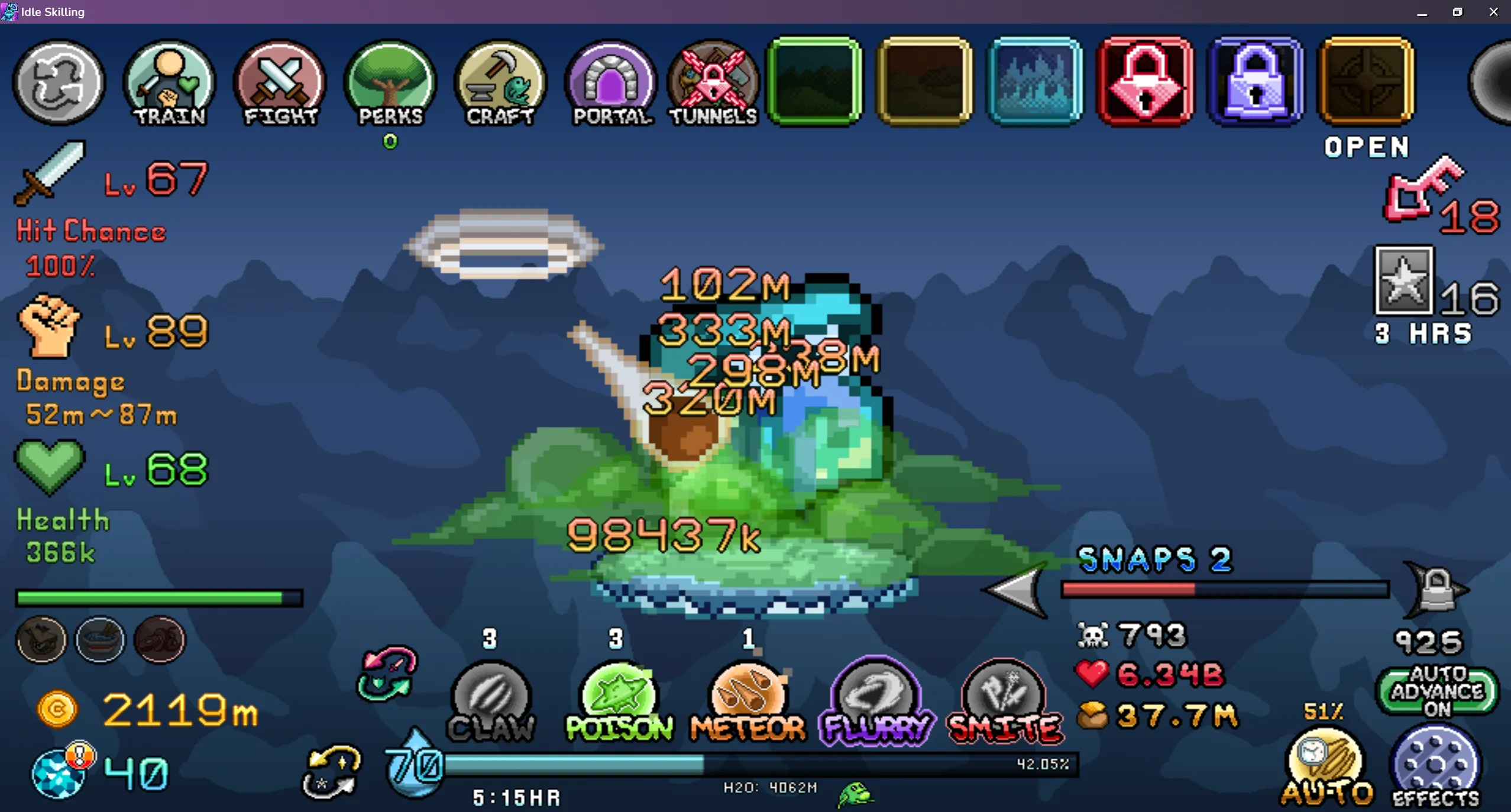Trigger the Smite ability
Viewport: 1511px width, 812px height.
pos(1004,701)
